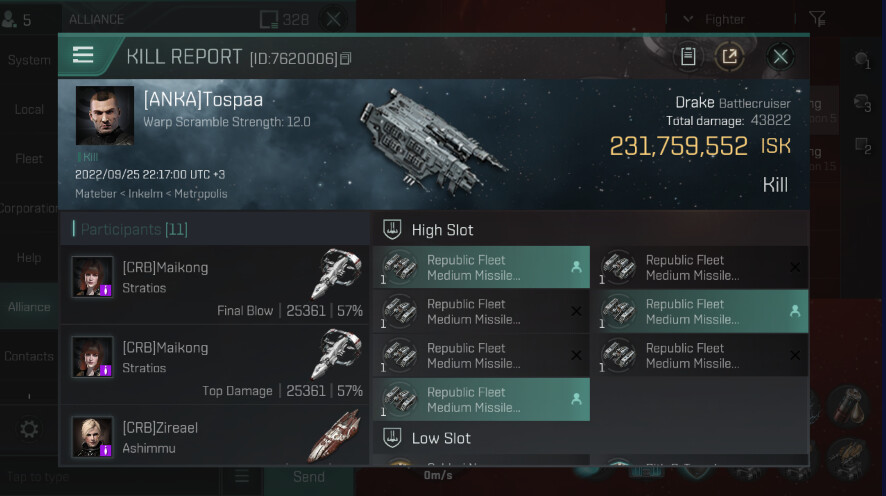This screenshot has height=496, width=886.
Task: Open the Help chat channel
Action: click(x=29, y=258)
